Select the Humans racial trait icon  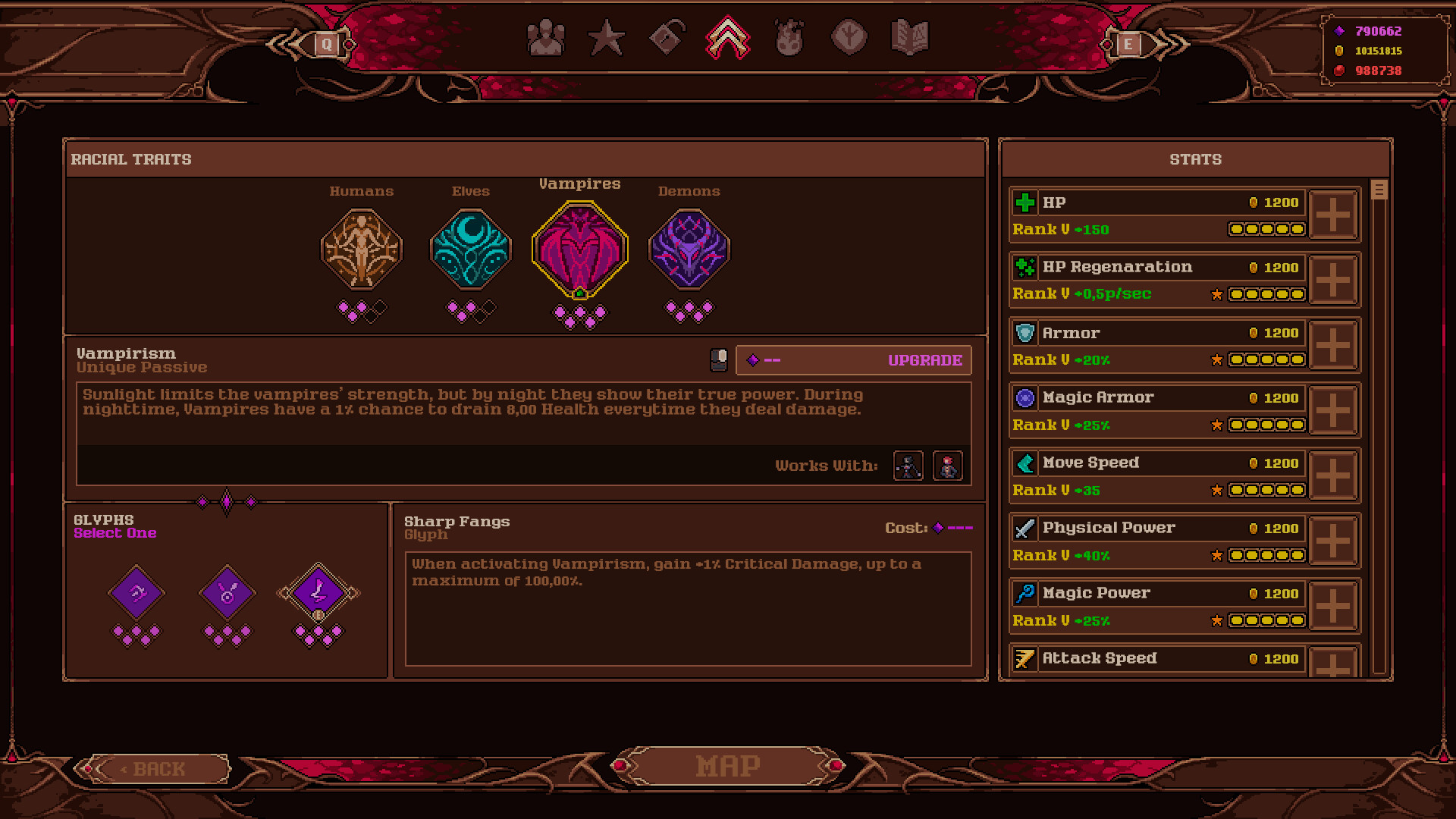[x=362, y=249]
